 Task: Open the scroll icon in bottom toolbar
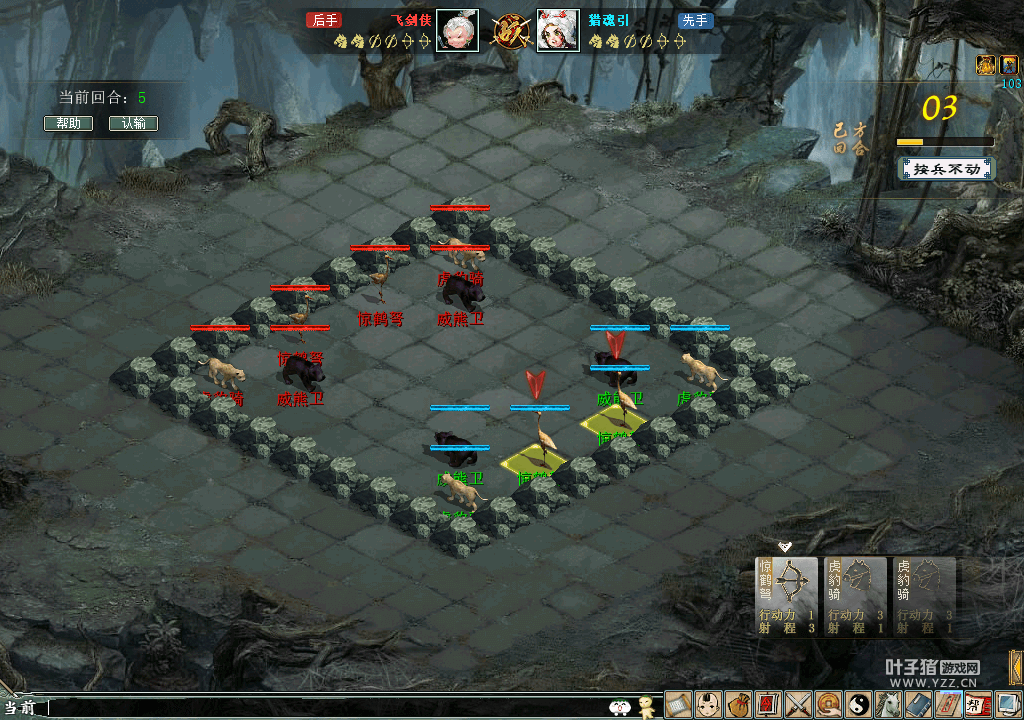pos(679,704)
